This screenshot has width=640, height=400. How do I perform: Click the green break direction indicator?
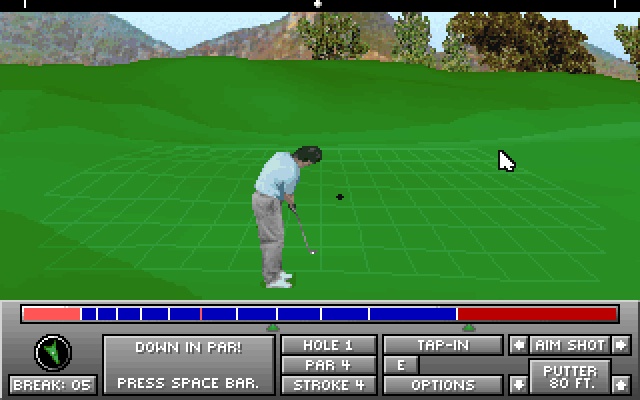[x=53, y=351]
